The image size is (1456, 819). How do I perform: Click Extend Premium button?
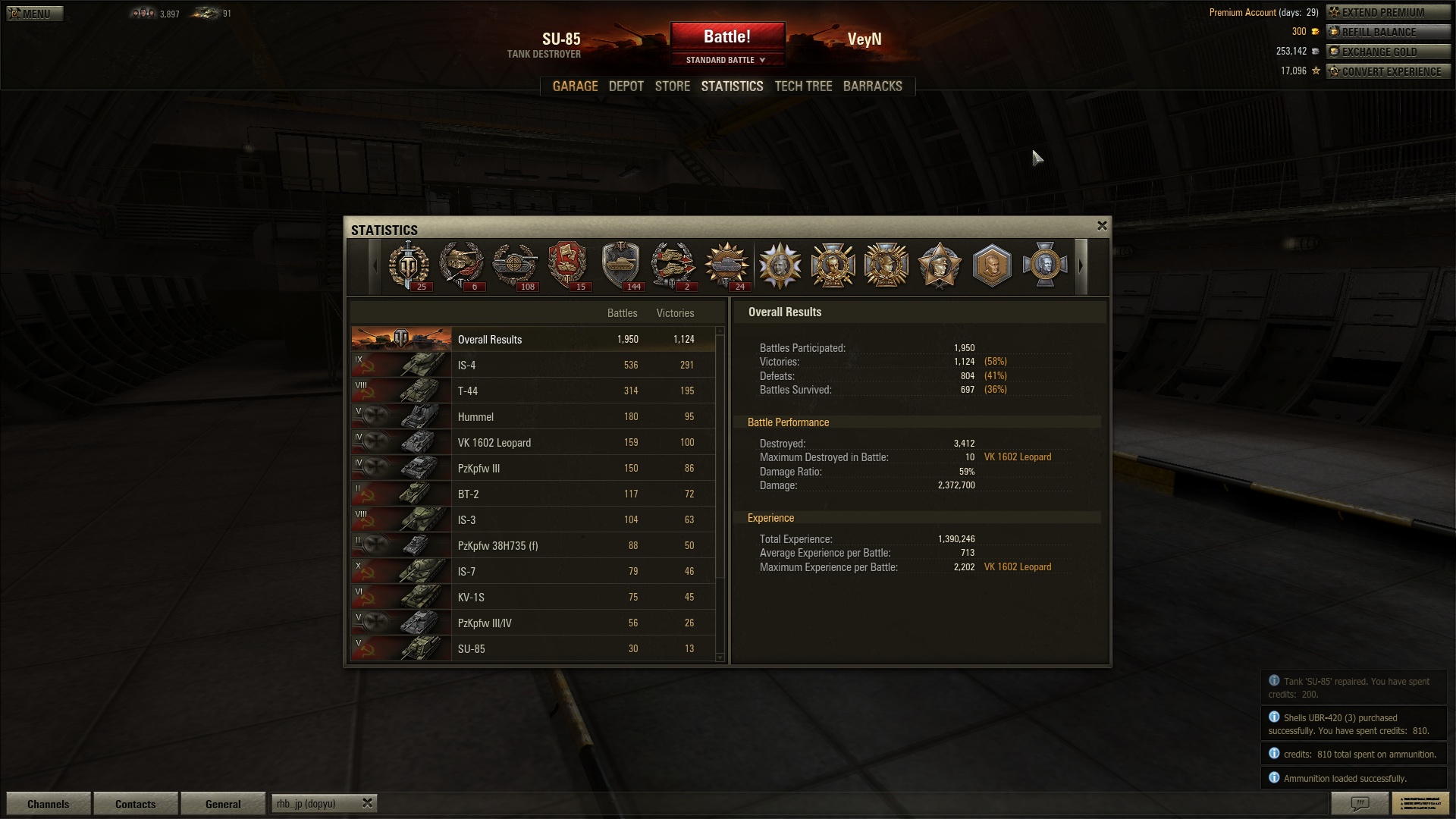click(1387, 12)
